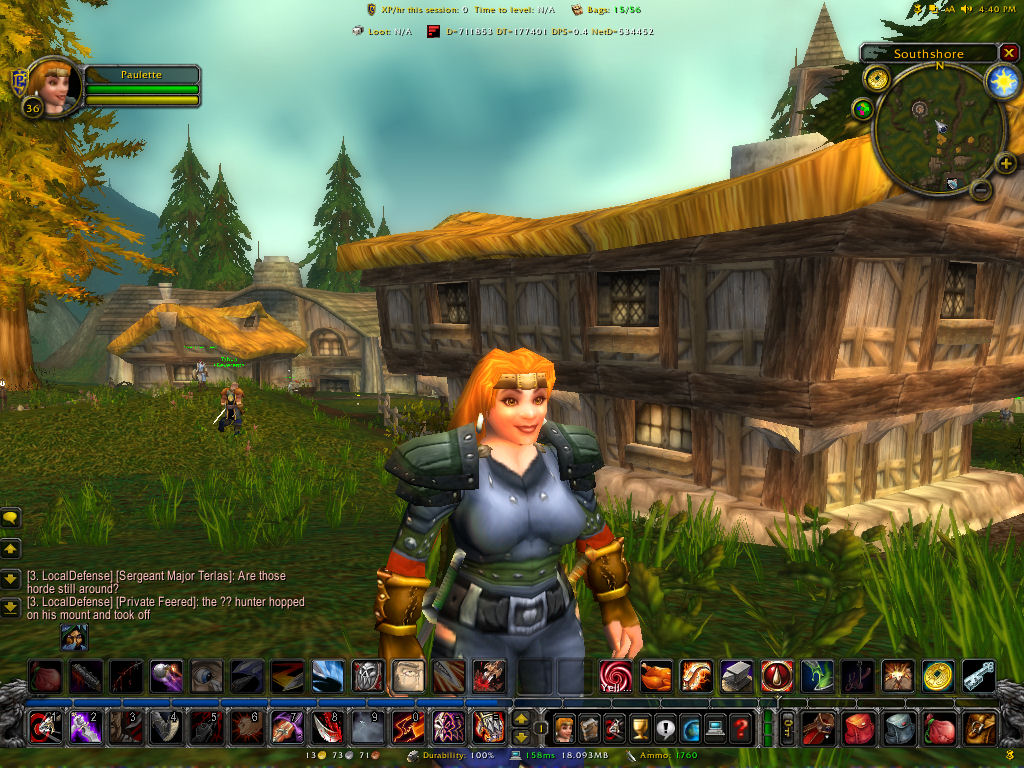1024x768 pixels.
Task: Activate the skull mask ability icon
Action: click(x=367, y=677)
